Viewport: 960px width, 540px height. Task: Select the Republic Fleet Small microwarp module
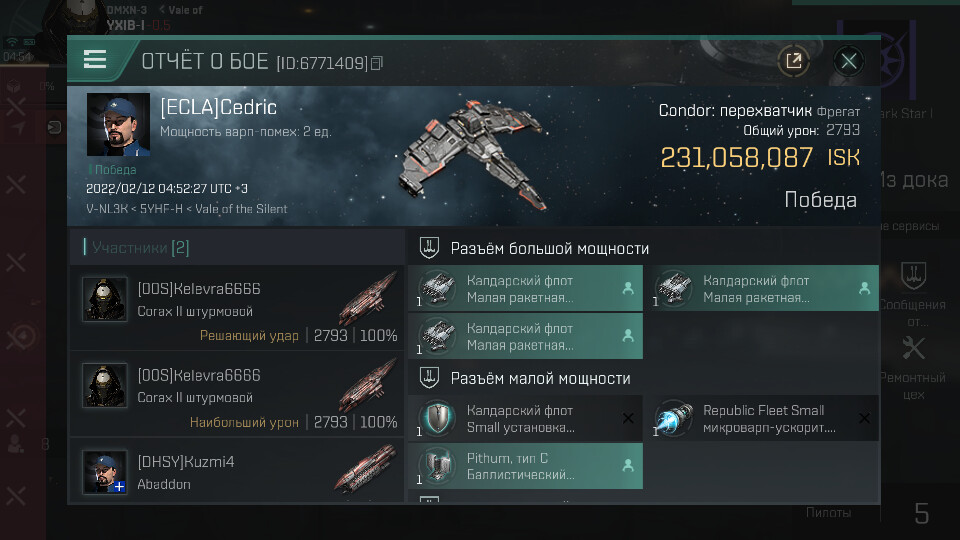click(765, 418)
